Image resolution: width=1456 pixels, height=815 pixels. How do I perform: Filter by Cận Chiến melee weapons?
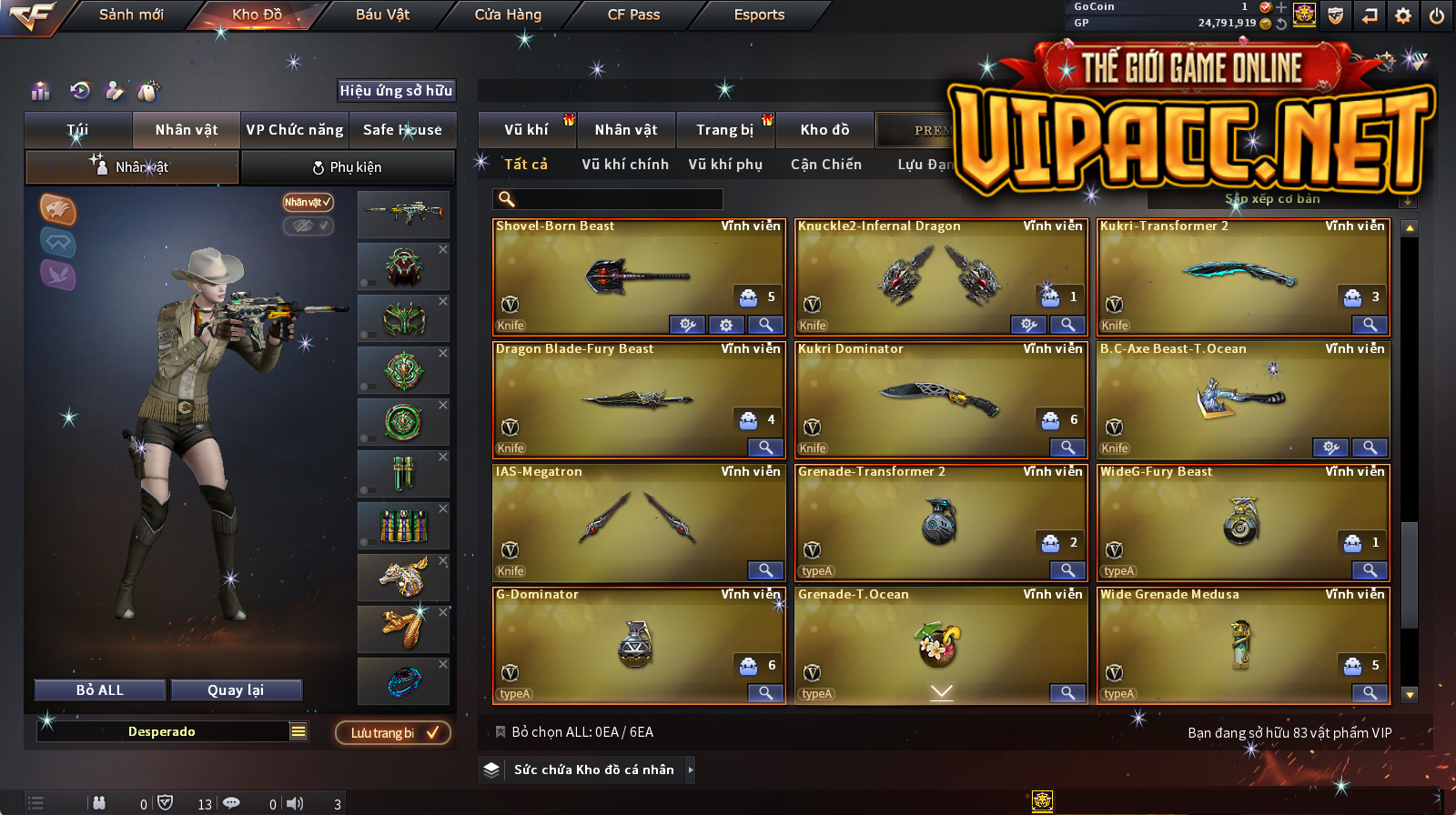(x=825, y=165)
